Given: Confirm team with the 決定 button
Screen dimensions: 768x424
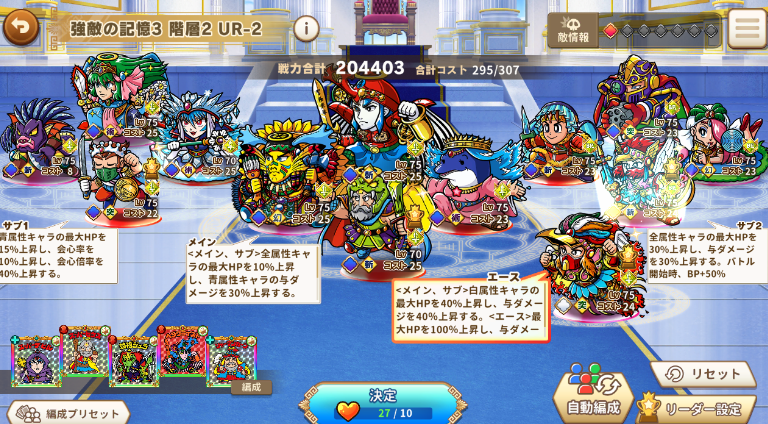Looking at the screenshot, I should [383, 402].
